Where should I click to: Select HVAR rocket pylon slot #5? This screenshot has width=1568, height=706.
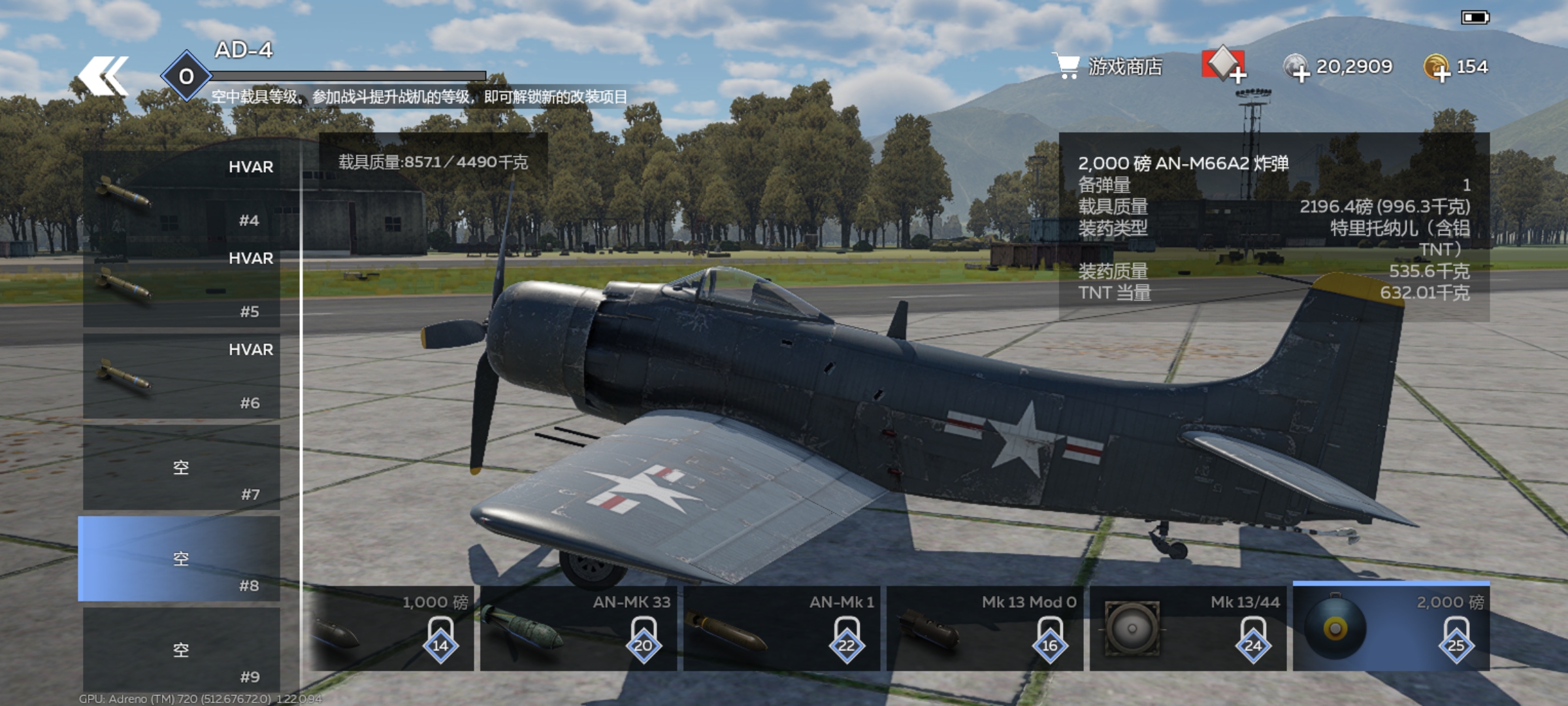coord(182,285)
